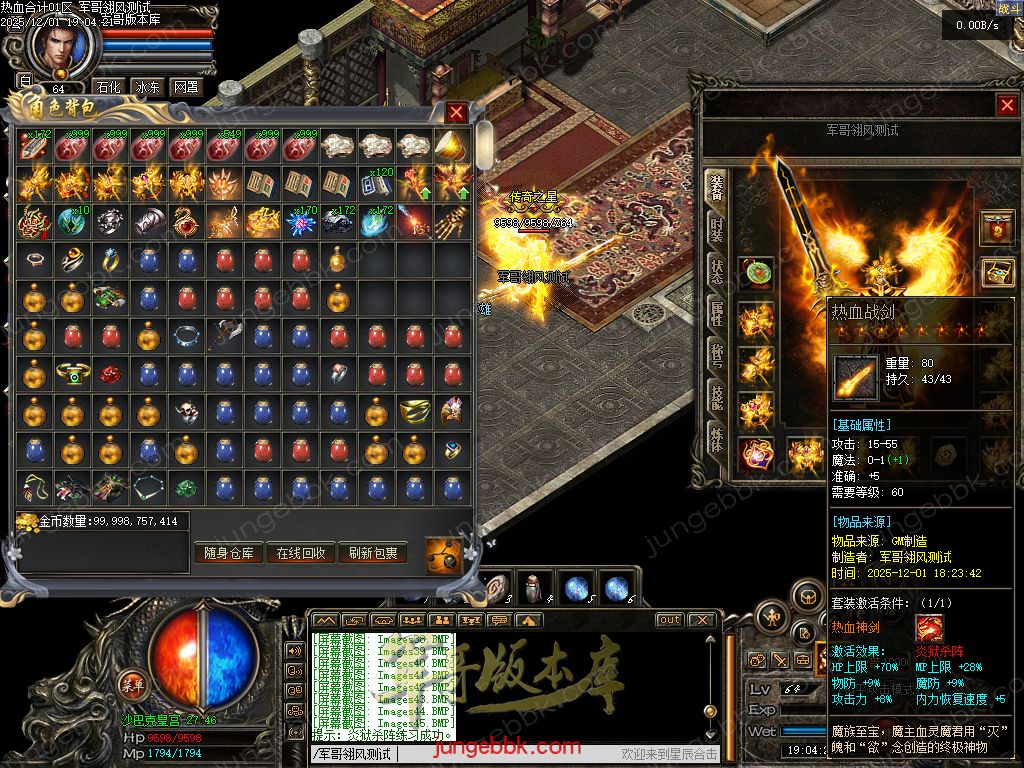Toggle the 冰冻 freeze button

(147, 87)
